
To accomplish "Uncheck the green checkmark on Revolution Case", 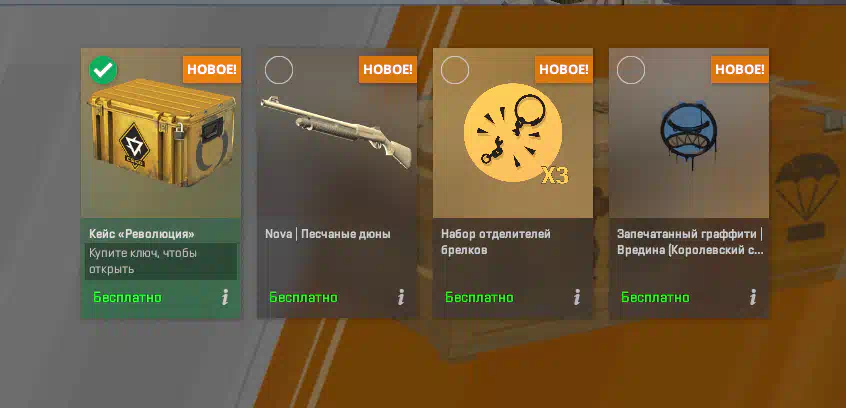I will click(x=103, y=70).
